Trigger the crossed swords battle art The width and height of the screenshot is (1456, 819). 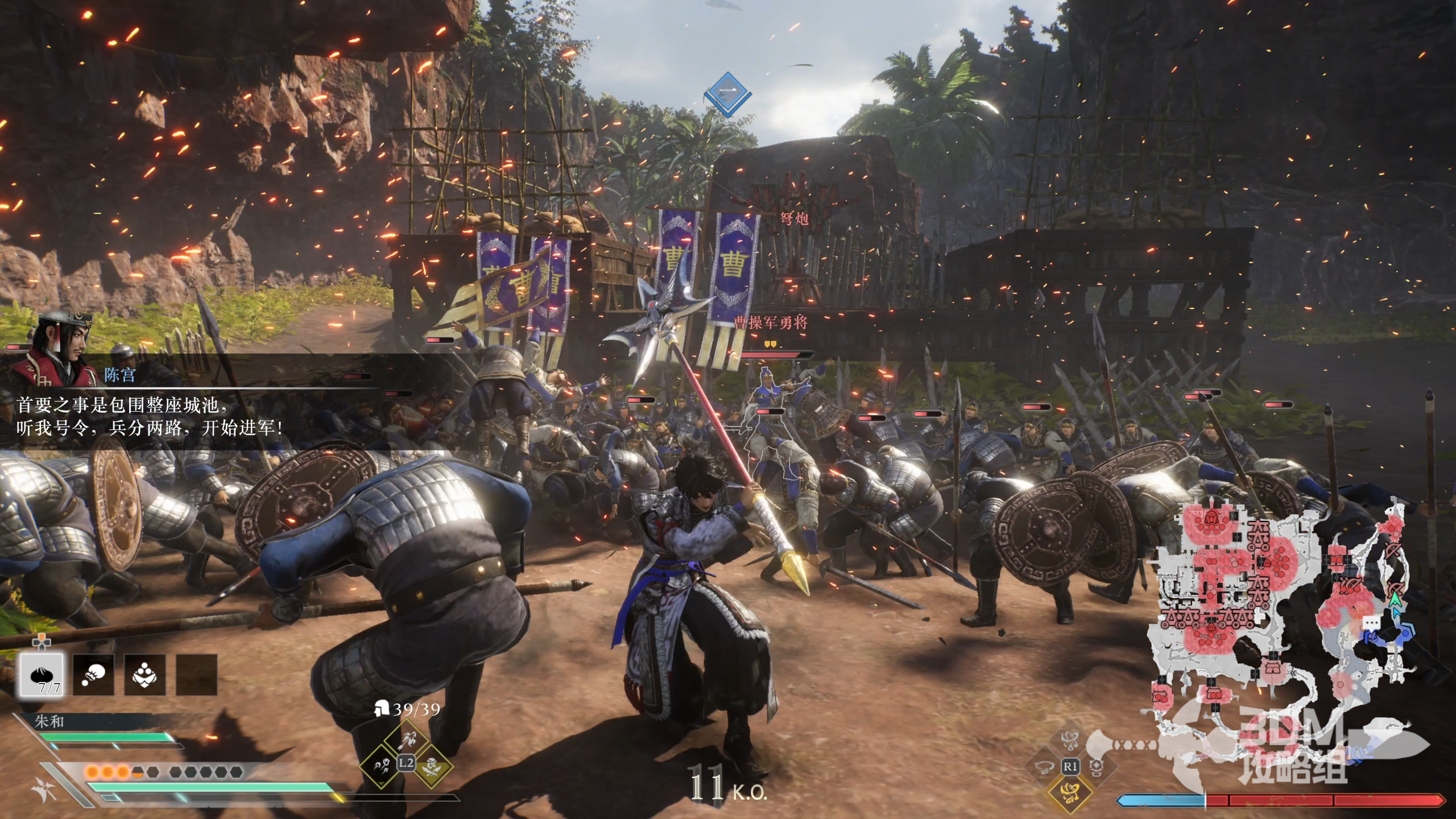tap(431, 766)
